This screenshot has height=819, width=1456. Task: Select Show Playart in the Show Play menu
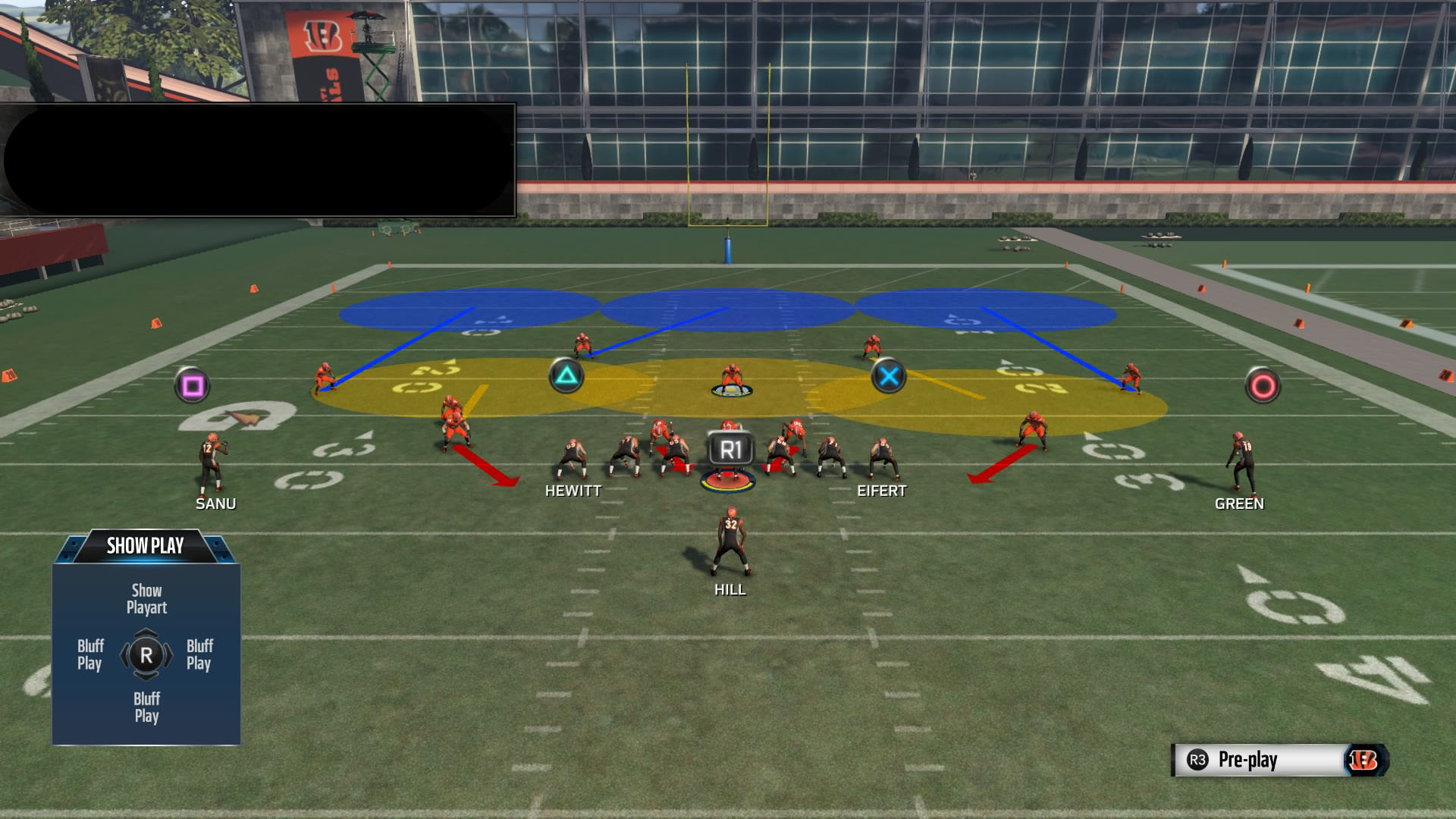click(x=146, y=599)
